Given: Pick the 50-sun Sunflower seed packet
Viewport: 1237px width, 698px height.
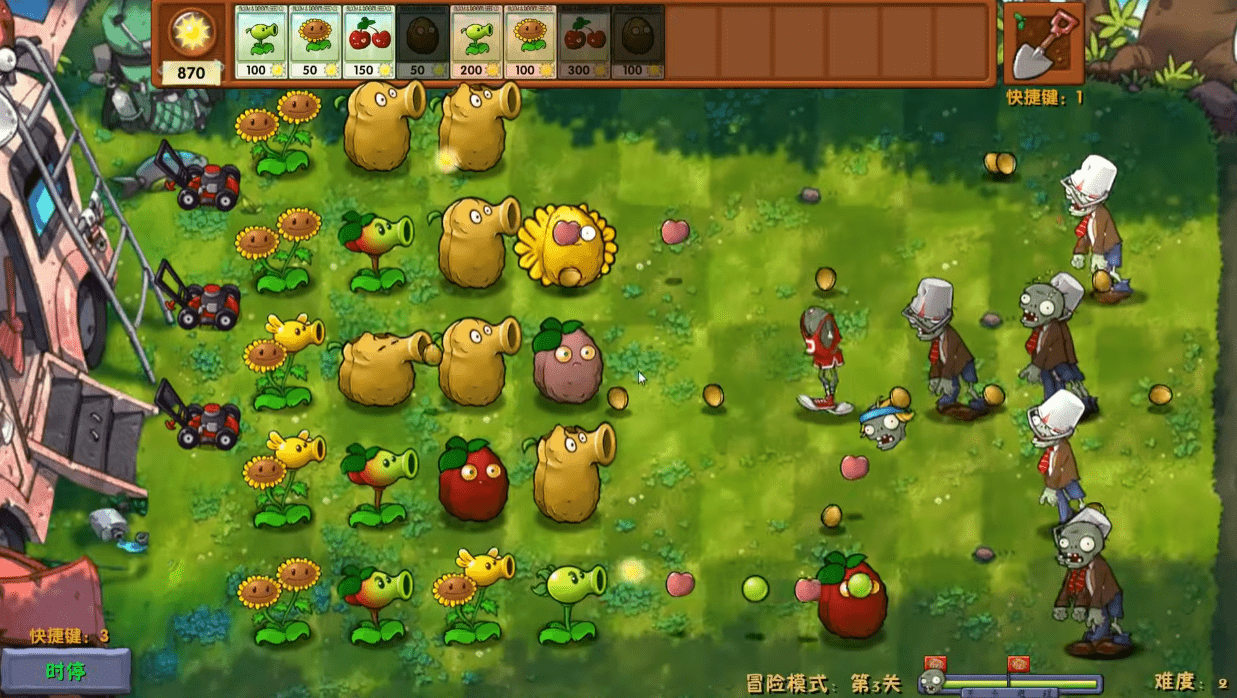Looking at the screenshot, I should (315, 42).
